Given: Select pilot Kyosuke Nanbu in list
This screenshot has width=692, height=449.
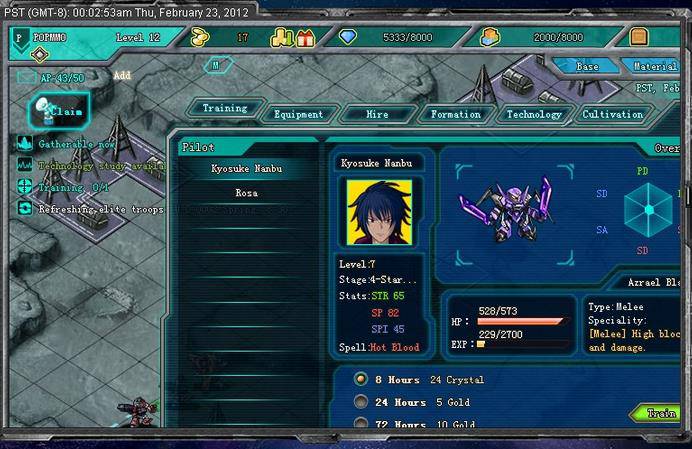Looking at the screenshot, I should (x=246, y=169).
